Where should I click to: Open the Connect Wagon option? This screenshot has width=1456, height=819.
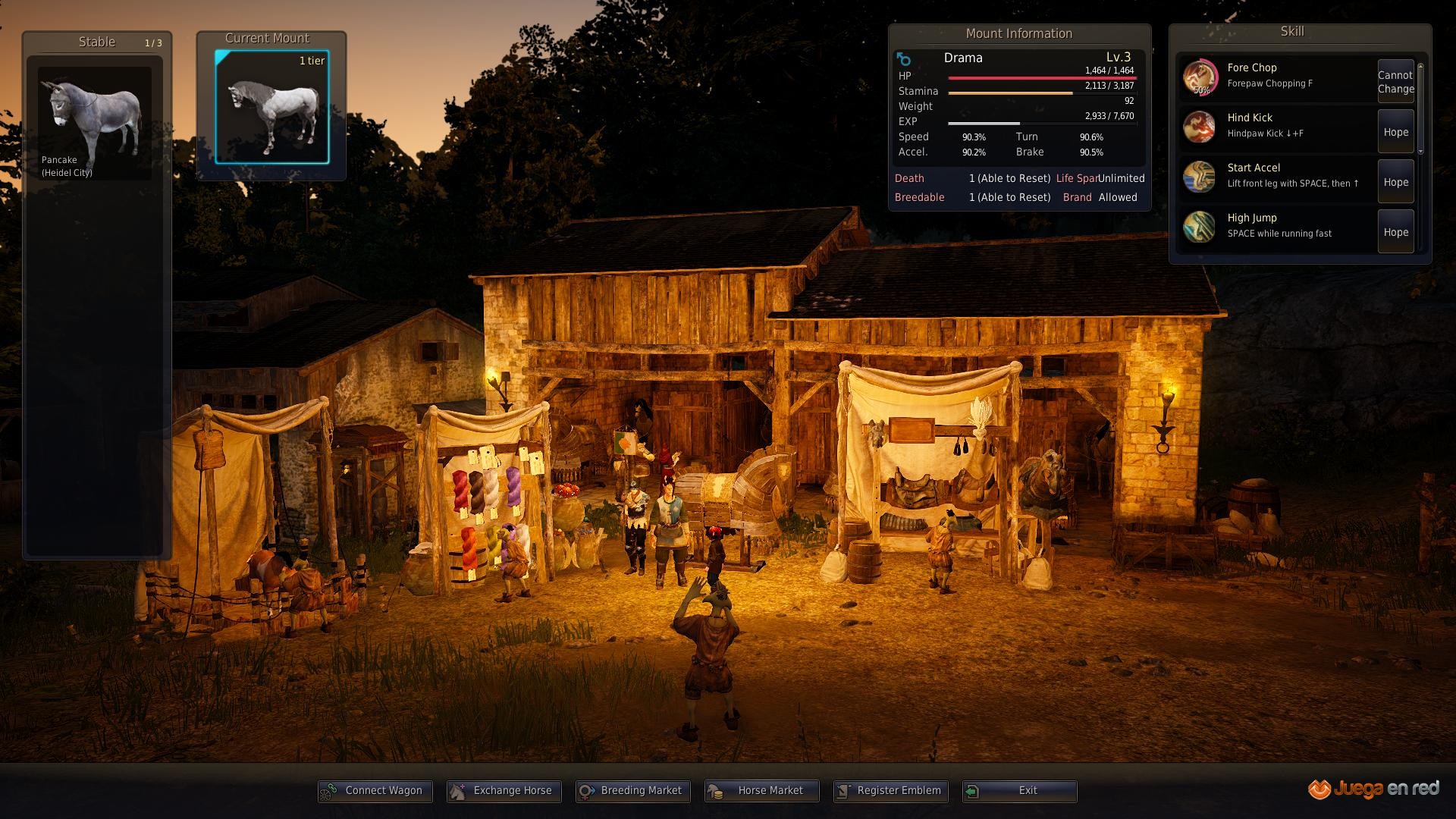(x=375, y=791)
